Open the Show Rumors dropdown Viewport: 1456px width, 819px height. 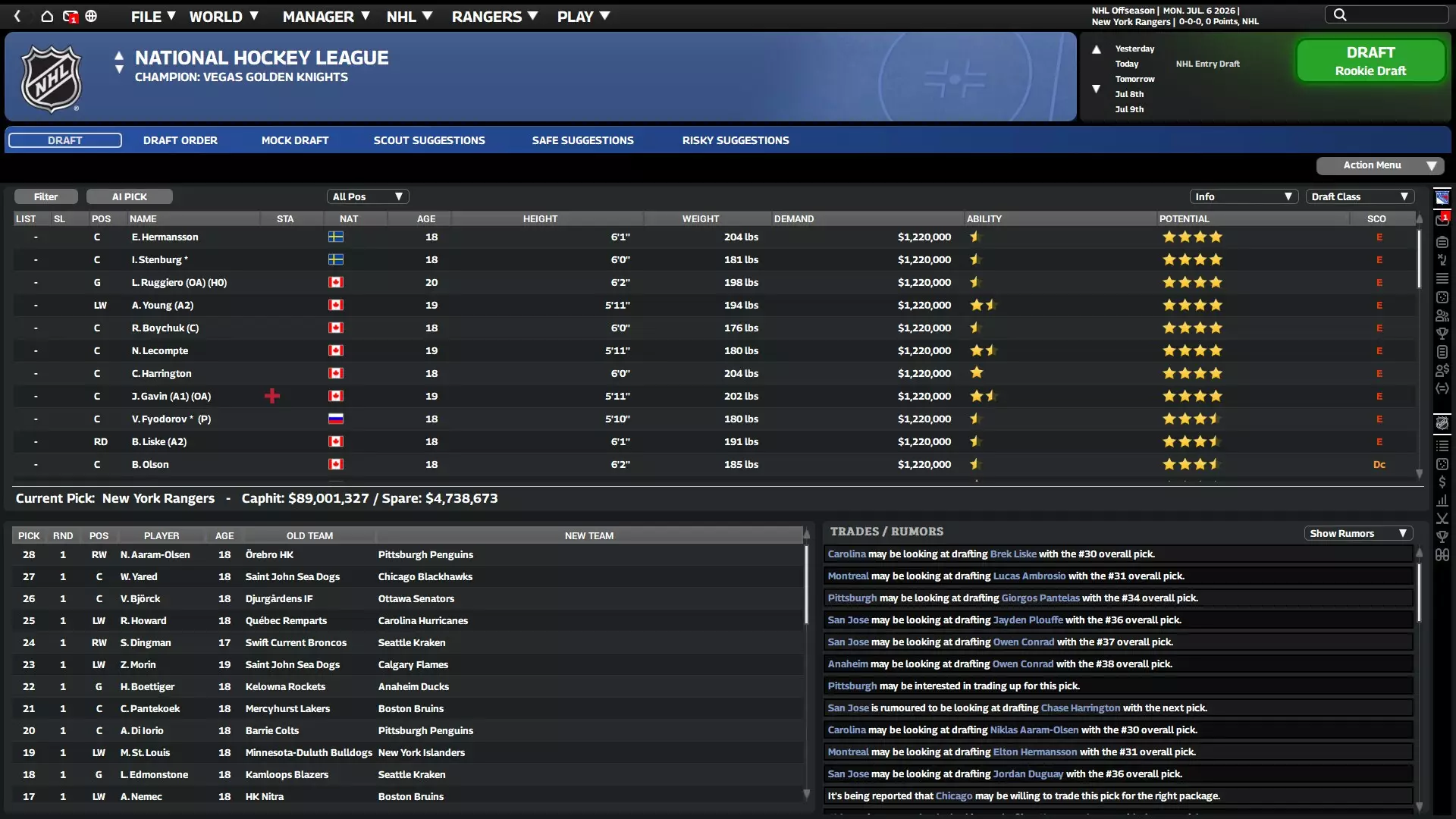tap(1358, 533)
